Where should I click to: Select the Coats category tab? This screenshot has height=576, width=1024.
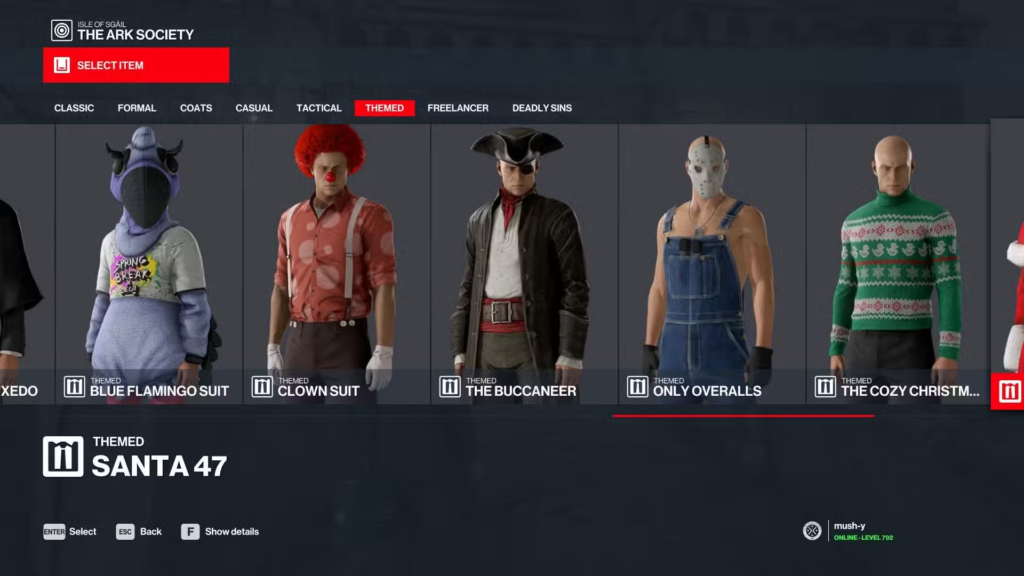pos(196,108)
